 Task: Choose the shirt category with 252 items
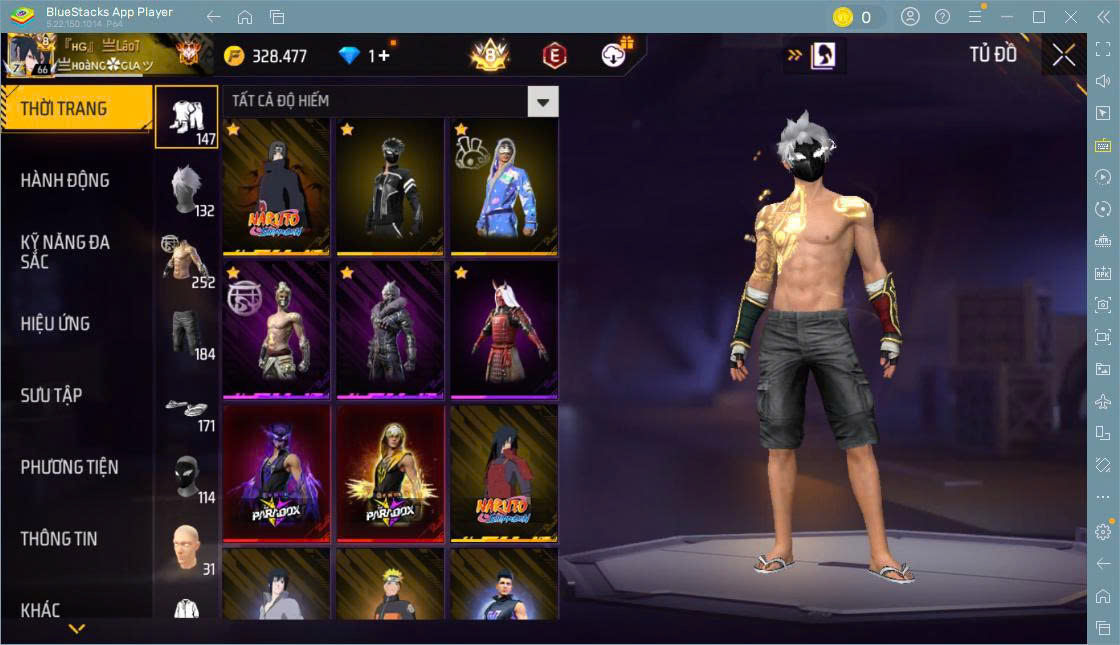[186, 262]
